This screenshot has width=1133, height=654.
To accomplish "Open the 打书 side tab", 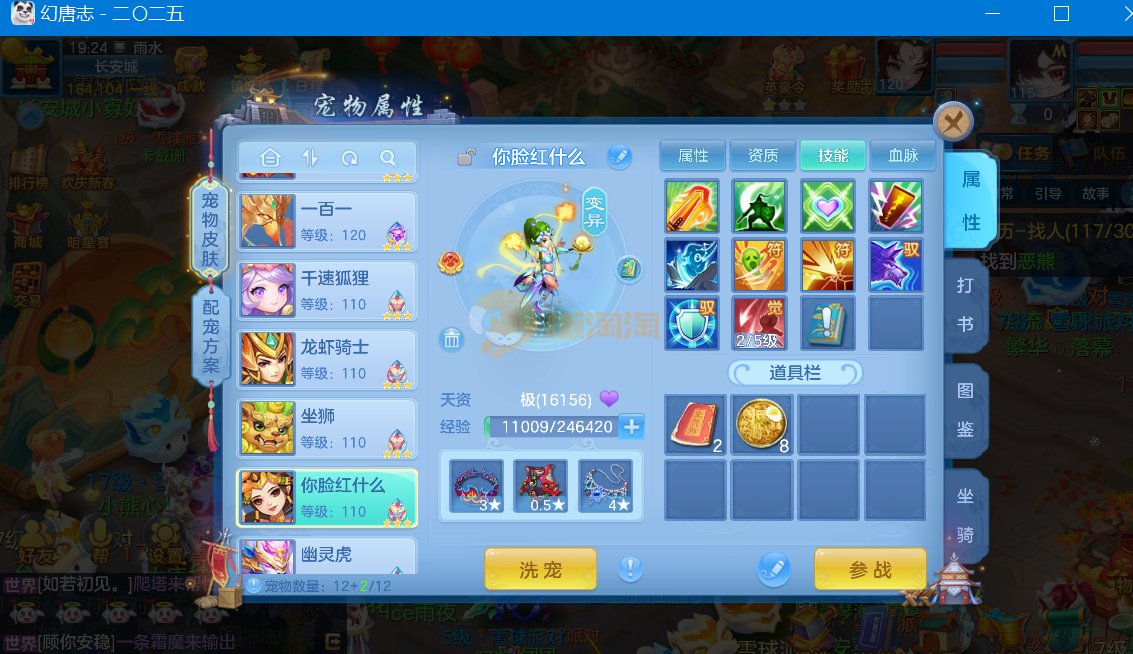I will pos(966,305).
